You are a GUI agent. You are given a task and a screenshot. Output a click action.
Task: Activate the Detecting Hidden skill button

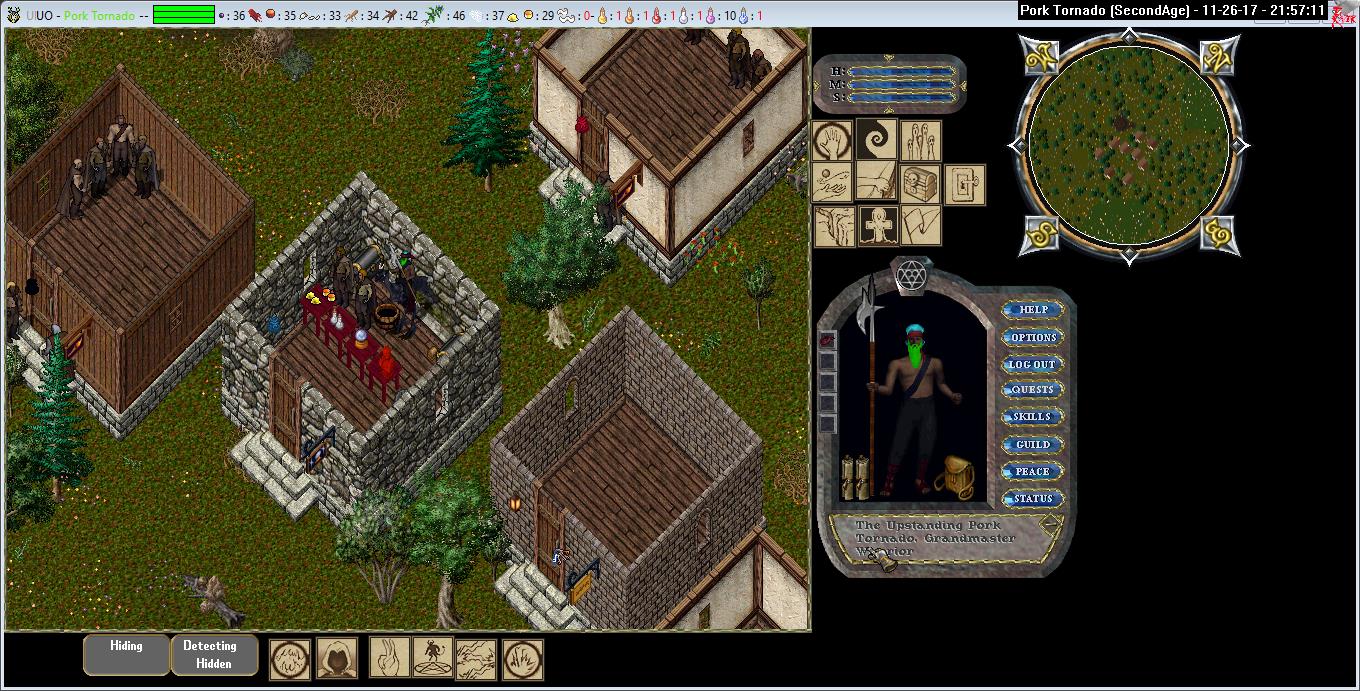pos(214,654)
